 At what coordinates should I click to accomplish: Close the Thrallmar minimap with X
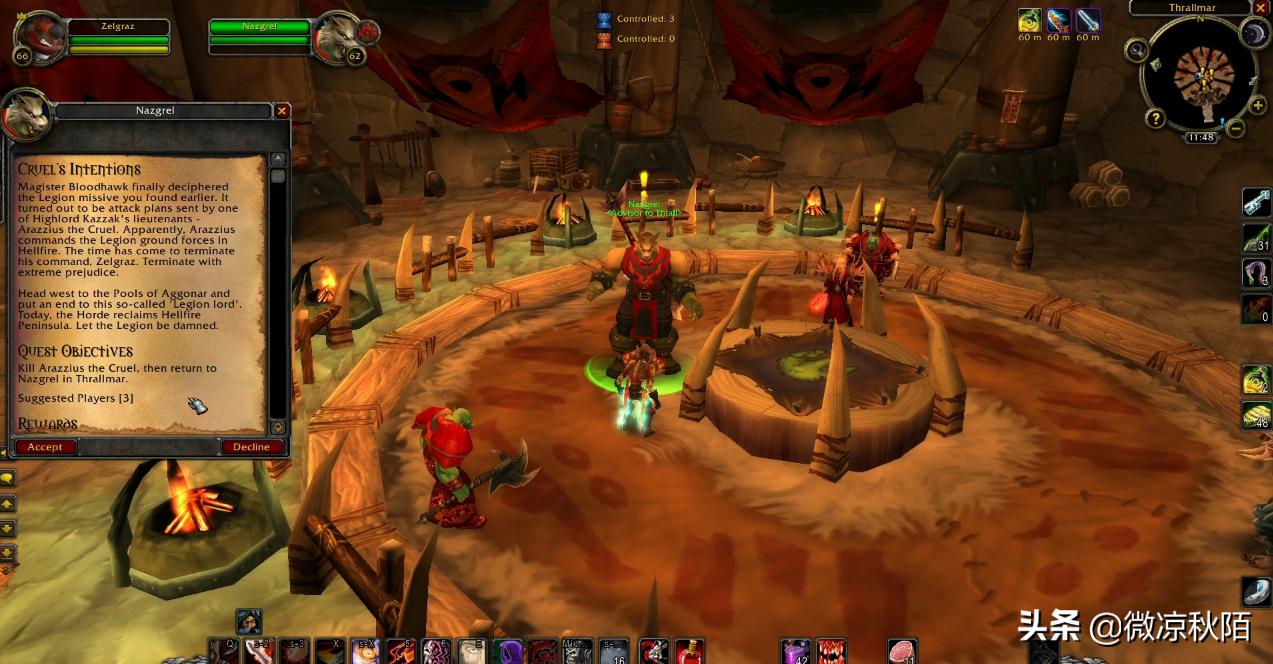pos(1261,7)
